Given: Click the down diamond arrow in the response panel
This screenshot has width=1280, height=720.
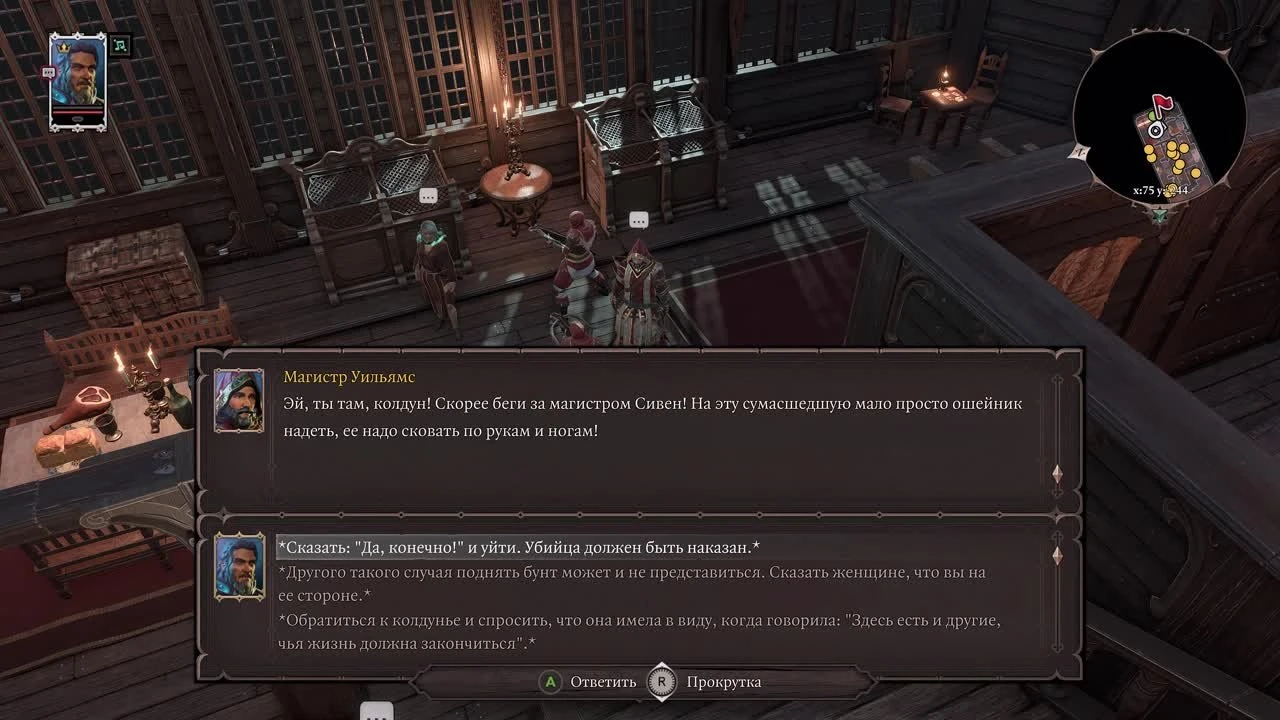Looking at the screenshot, I should tap(1057, 645).
